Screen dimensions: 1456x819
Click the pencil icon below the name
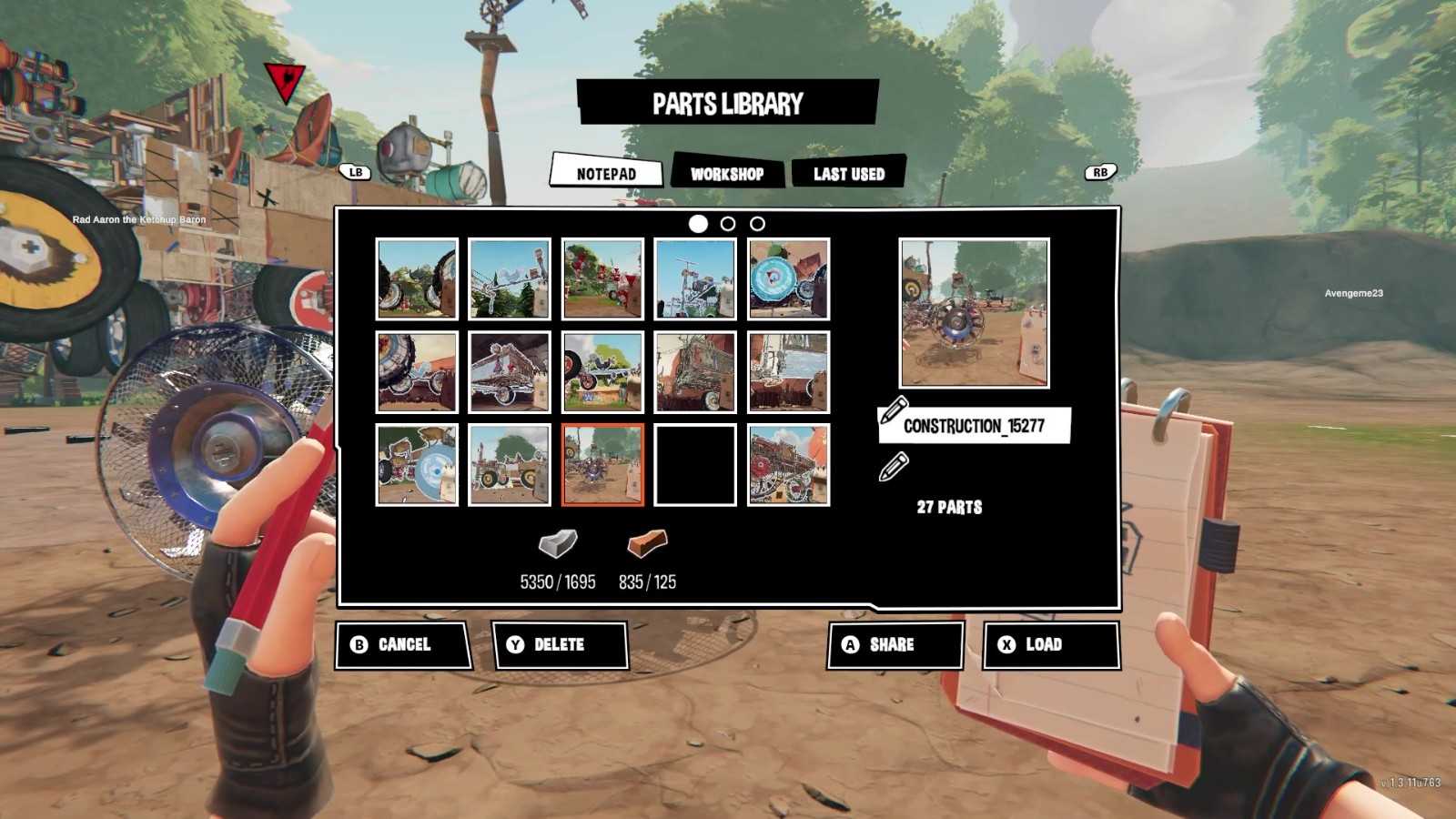[894, 467]
